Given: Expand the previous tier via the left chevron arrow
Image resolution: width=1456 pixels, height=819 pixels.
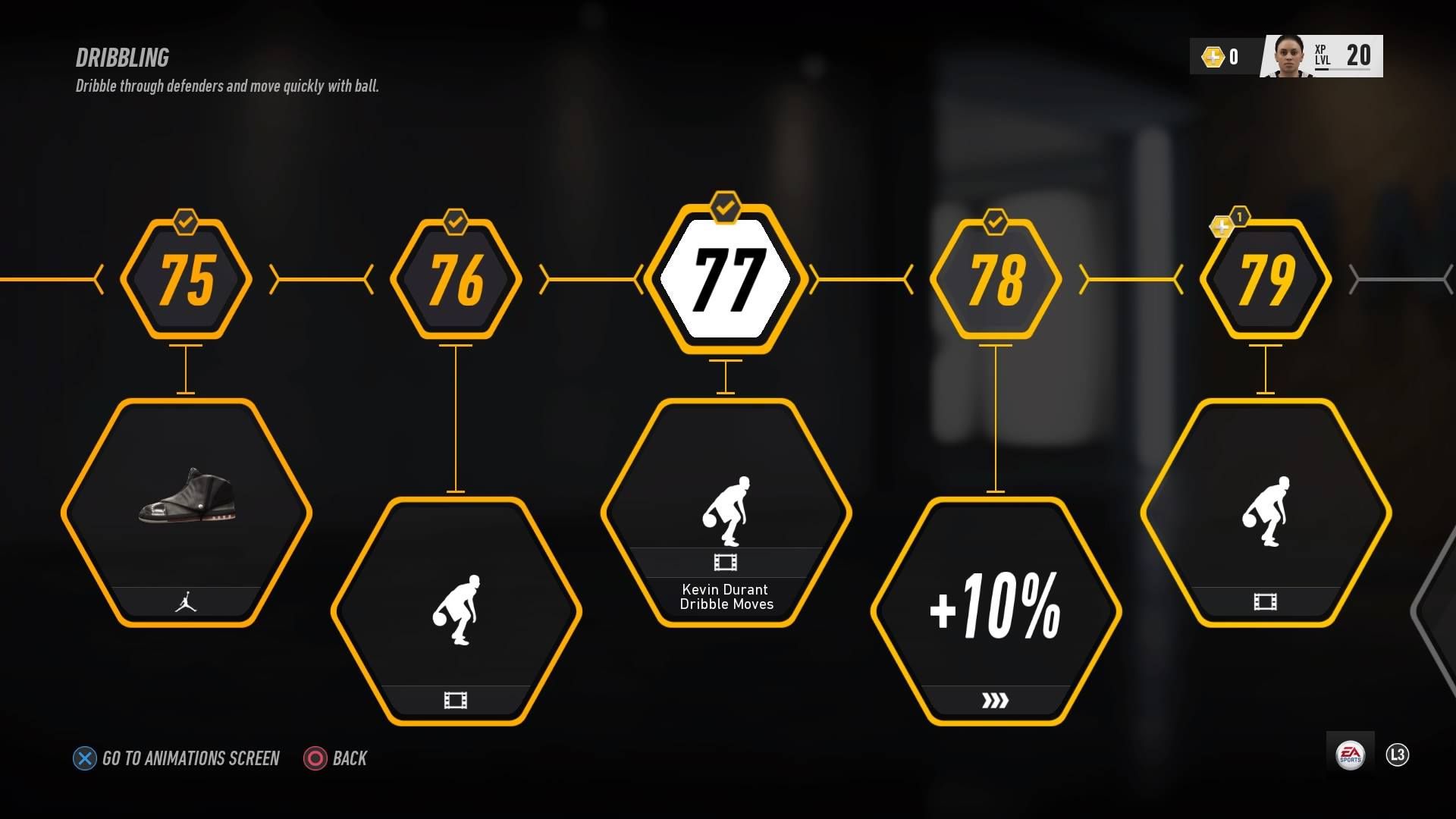Looking at the screenshot, I should pyautogui.click(x=99, y=281).
